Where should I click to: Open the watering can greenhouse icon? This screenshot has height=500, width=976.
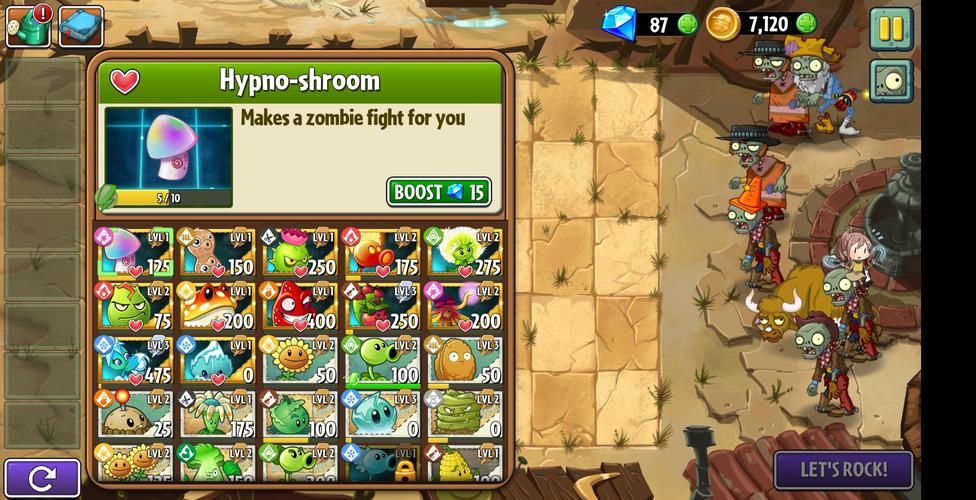click(x=28, y=26)
